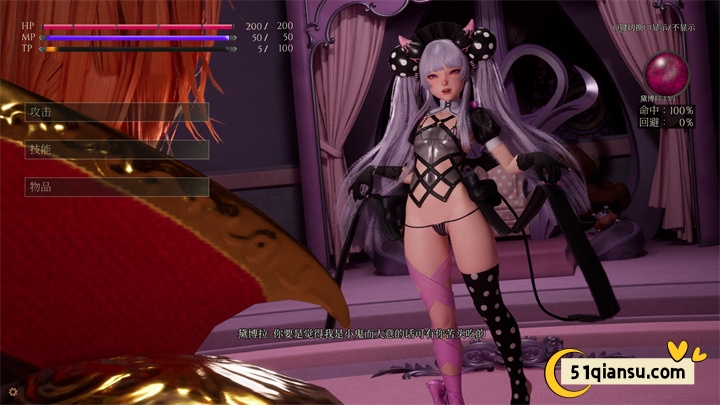Open settings via the gear icon
This screenshot has height=405, width=720.
11,391
